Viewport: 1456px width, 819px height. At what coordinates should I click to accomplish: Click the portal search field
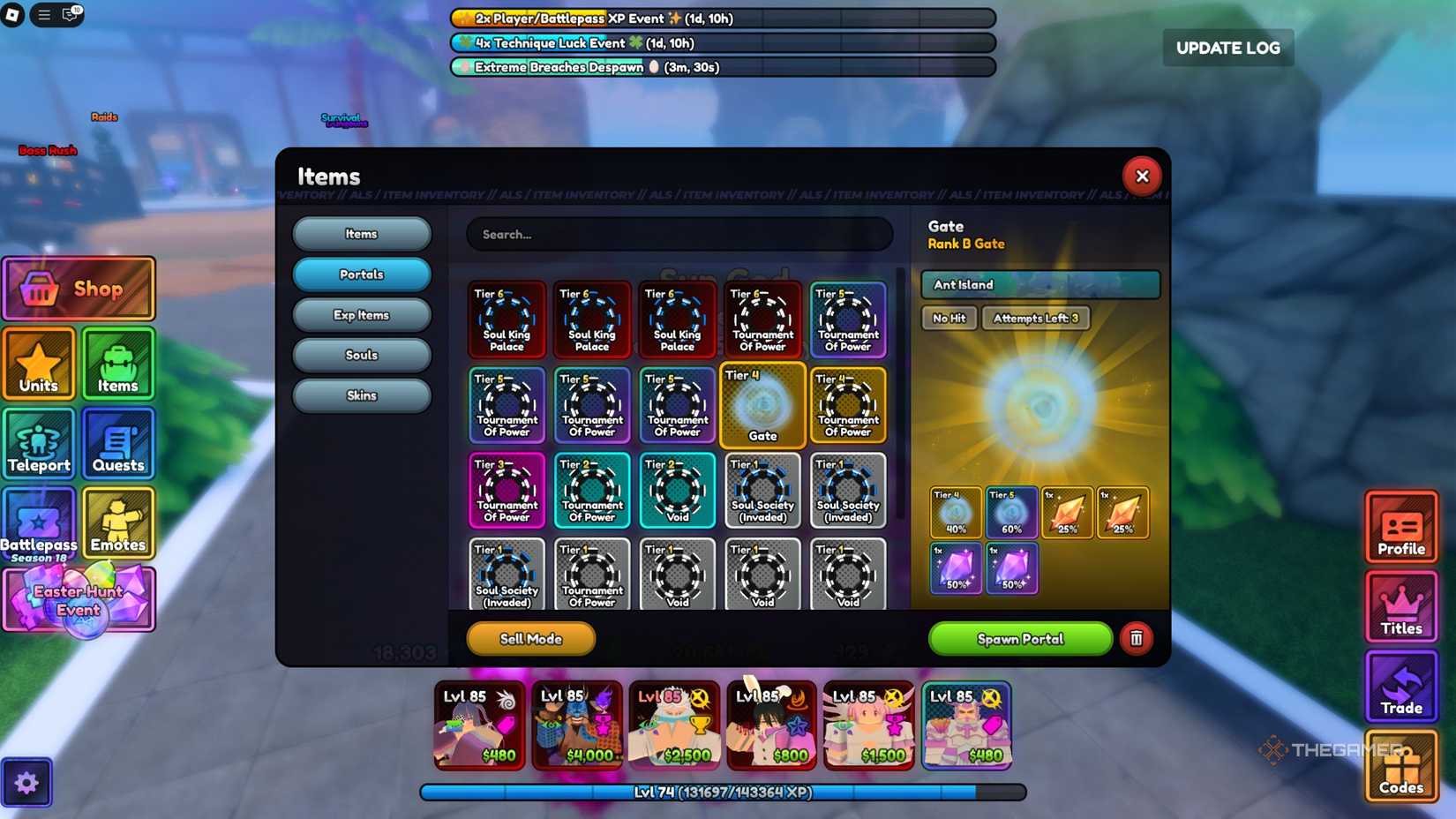(679, 234)
